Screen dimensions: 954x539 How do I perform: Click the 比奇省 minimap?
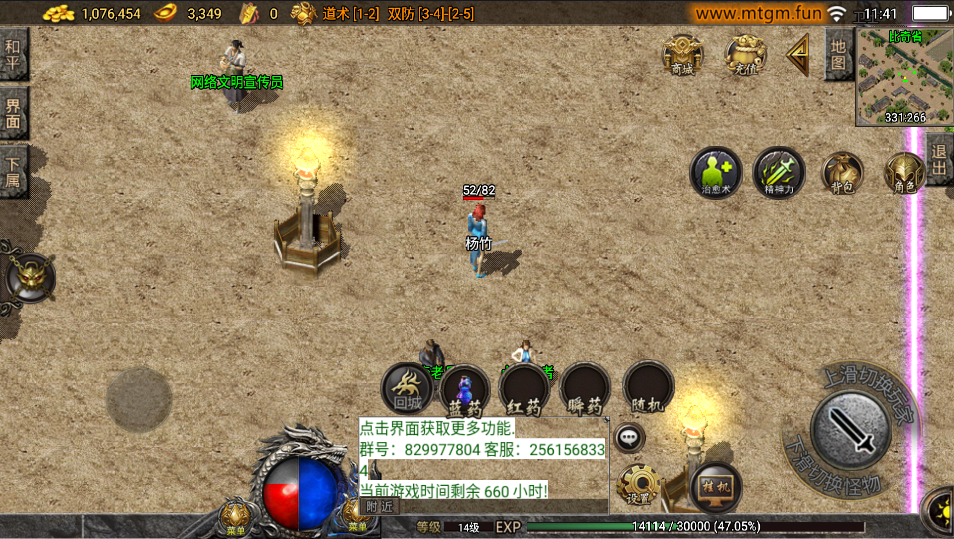click(904, 78)
